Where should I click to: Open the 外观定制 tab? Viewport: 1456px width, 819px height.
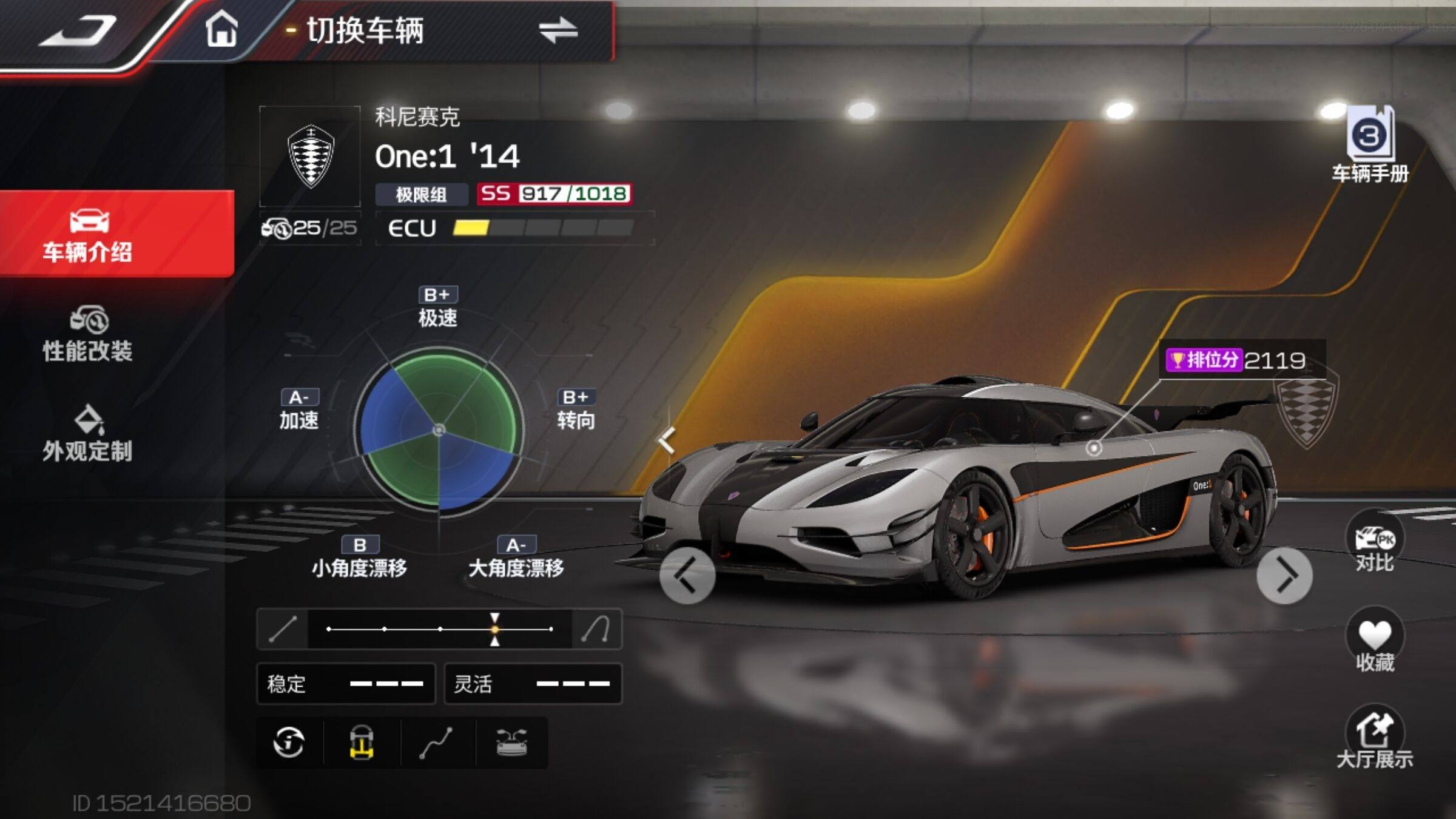pyautogui.click(x=88, y=434)
